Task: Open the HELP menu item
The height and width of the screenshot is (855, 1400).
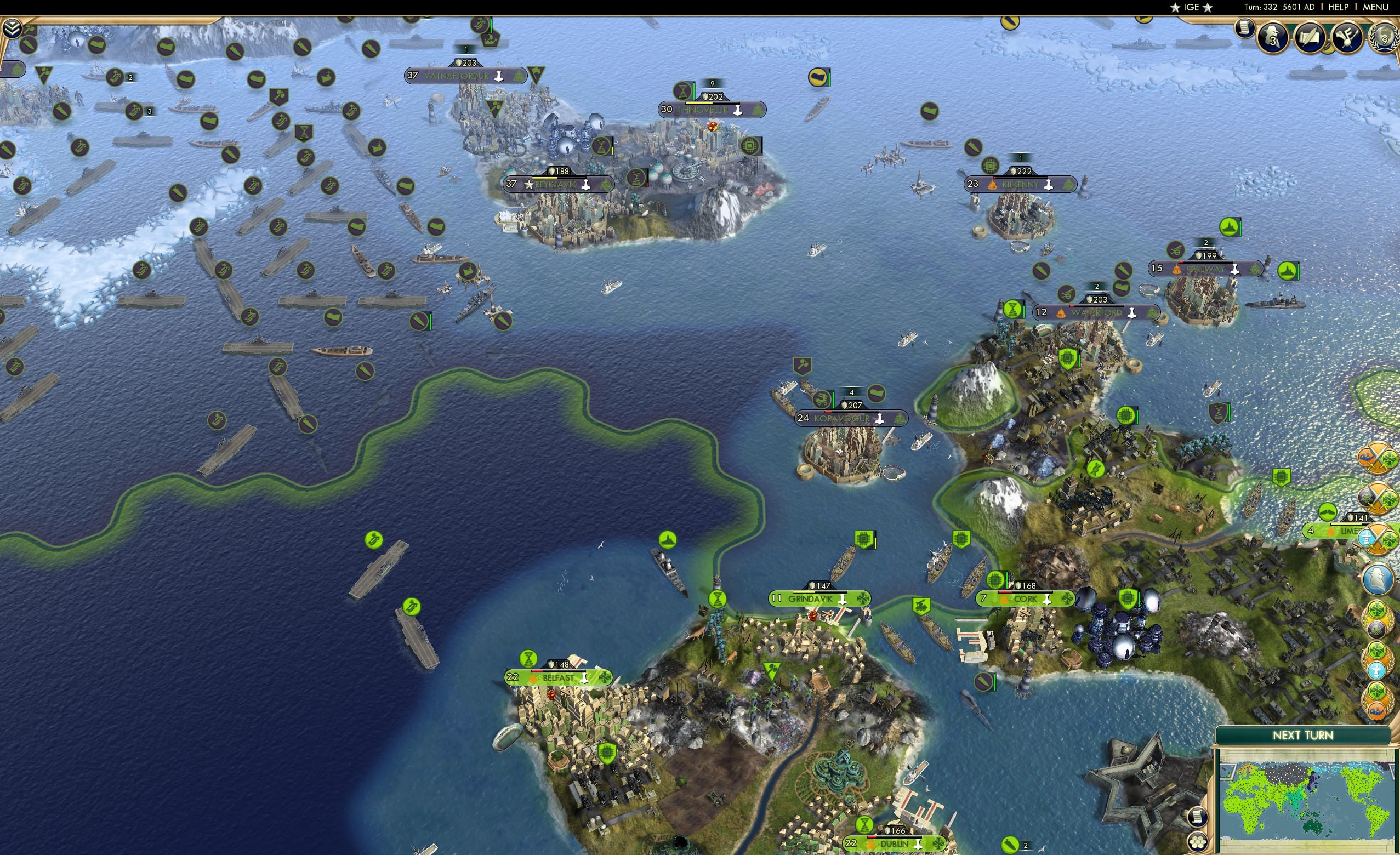Action: [x=1339, y=7]
